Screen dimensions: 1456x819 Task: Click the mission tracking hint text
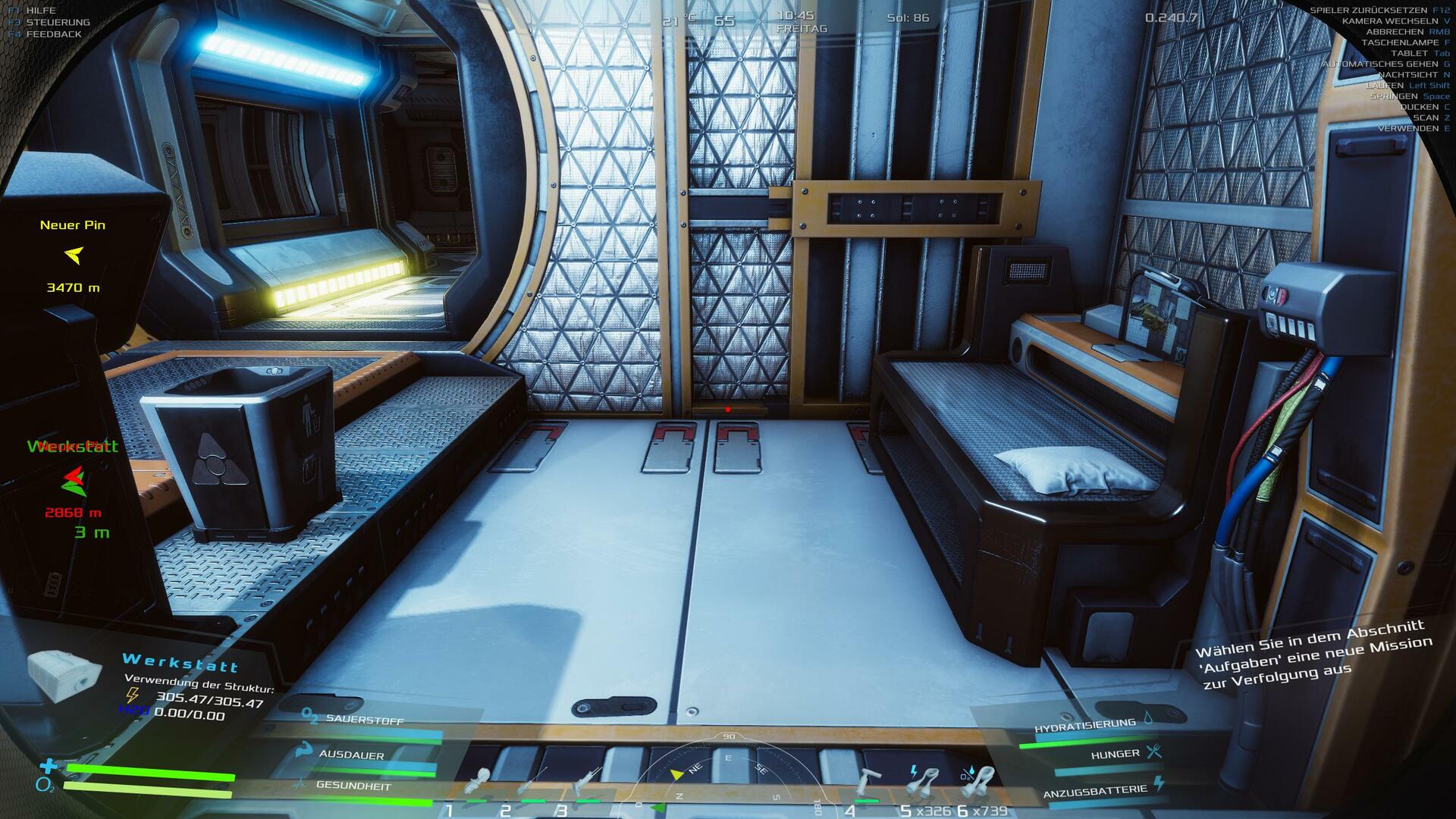click(1313, 653)
